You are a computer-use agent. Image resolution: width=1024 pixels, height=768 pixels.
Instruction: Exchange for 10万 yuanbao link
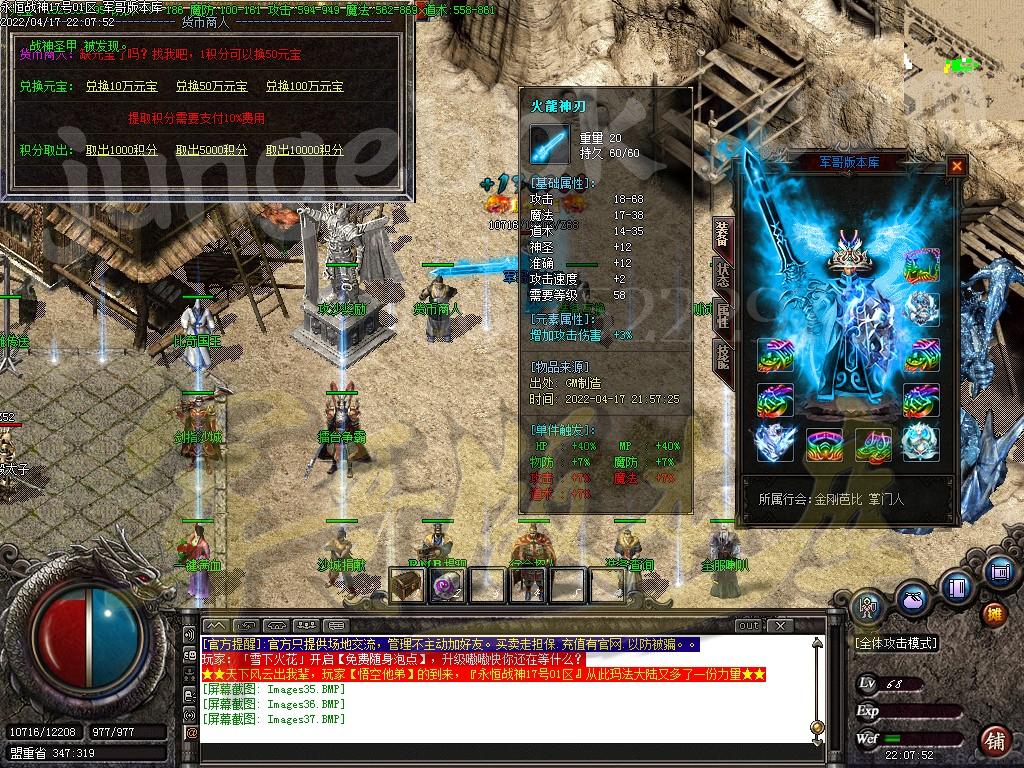(x=121, y=87)
